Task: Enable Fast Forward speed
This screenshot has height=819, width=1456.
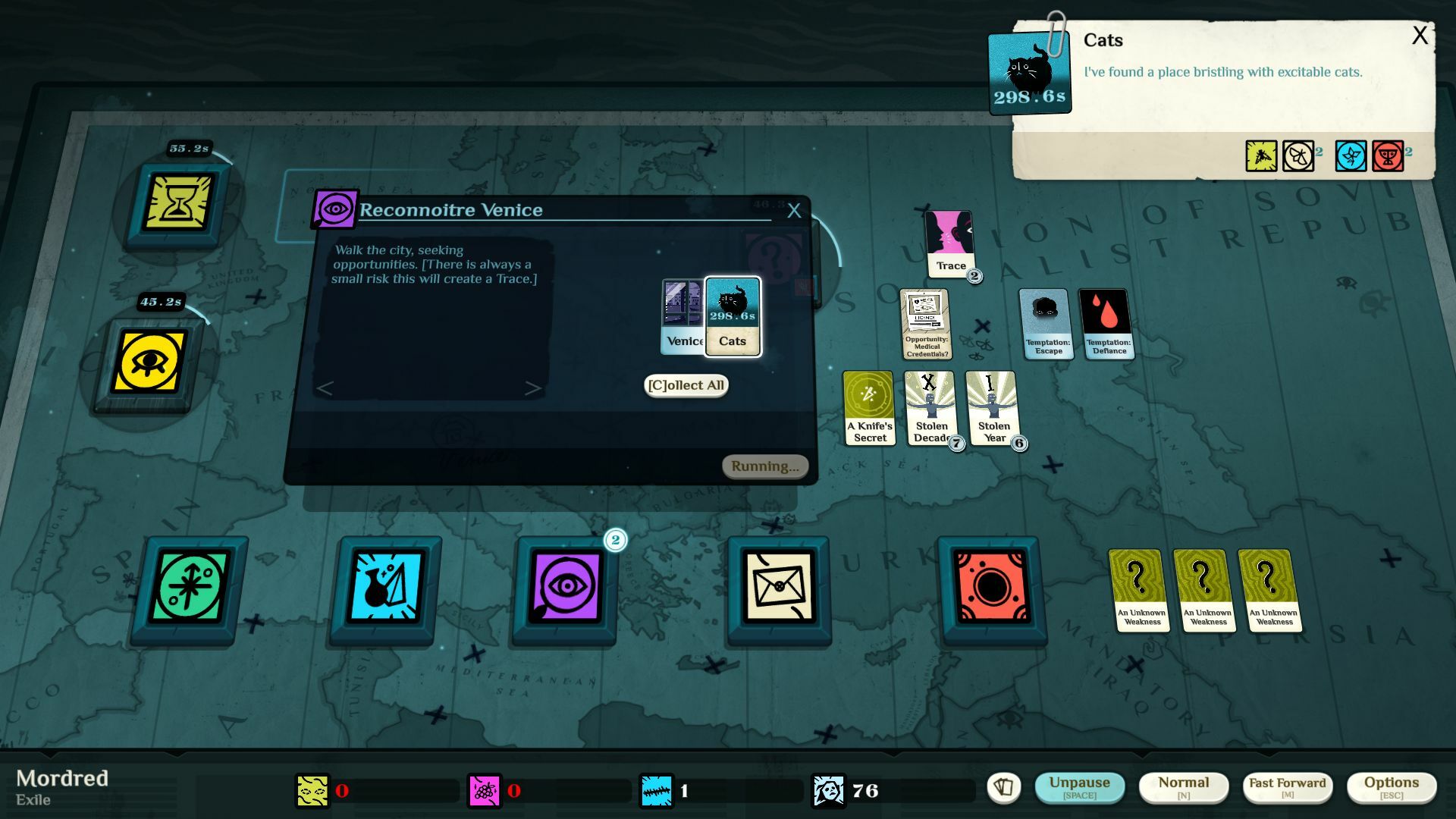Action: (x=1287, y=786)
